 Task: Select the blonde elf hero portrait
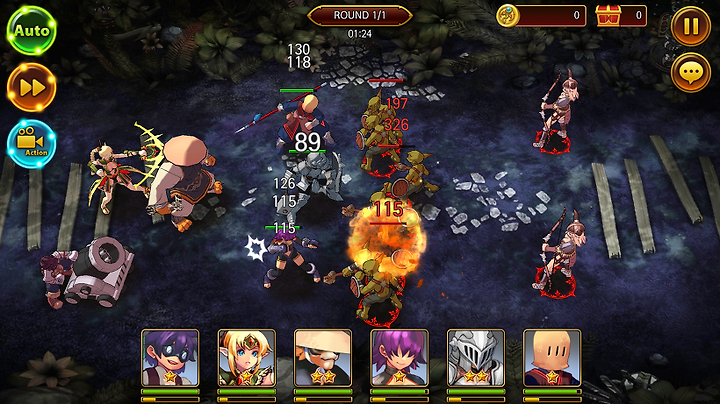246,358
